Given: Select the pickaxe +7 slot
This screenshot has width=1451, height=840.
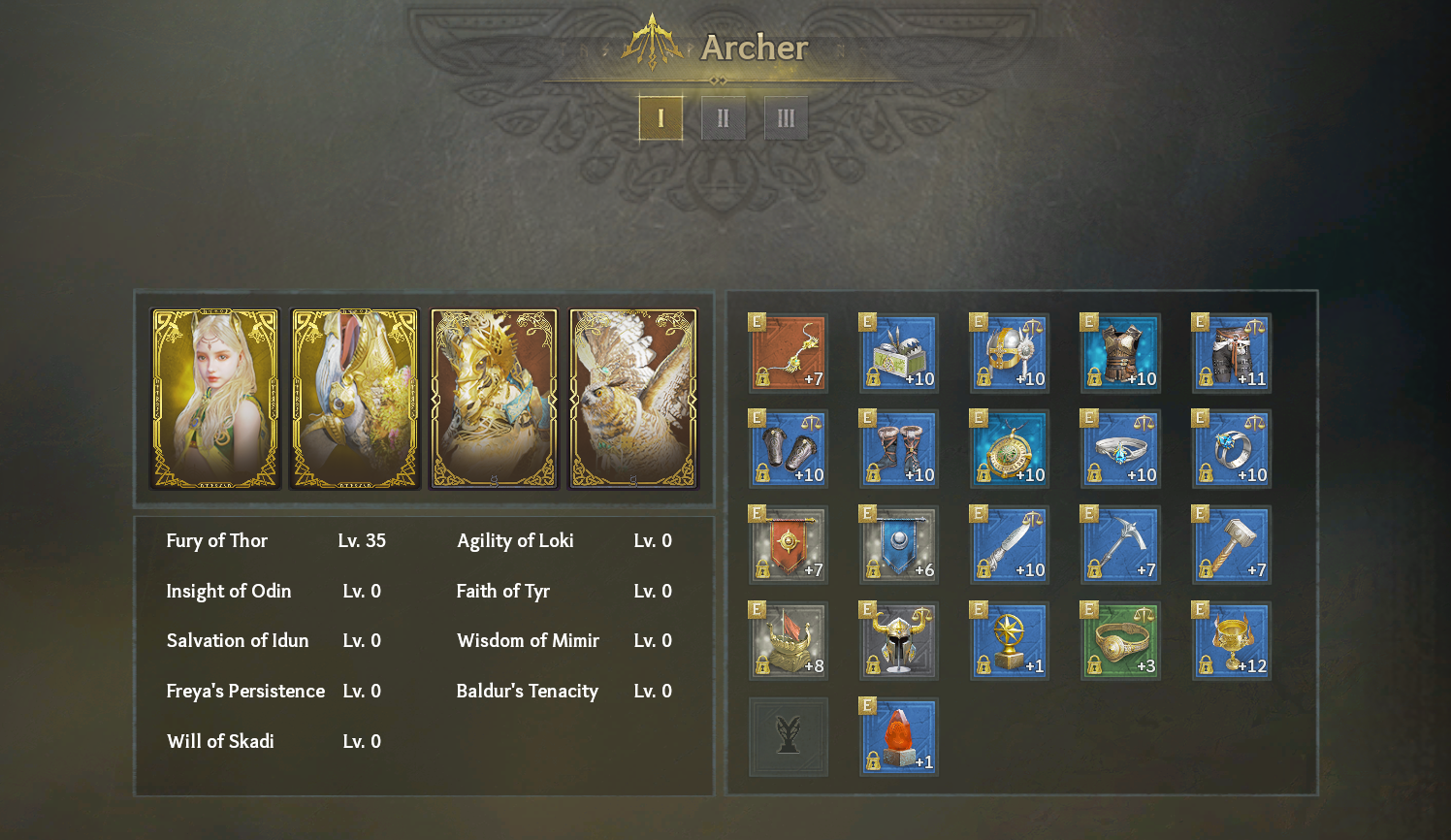Looking at the screenshot, I should (x=1120, y=545).
